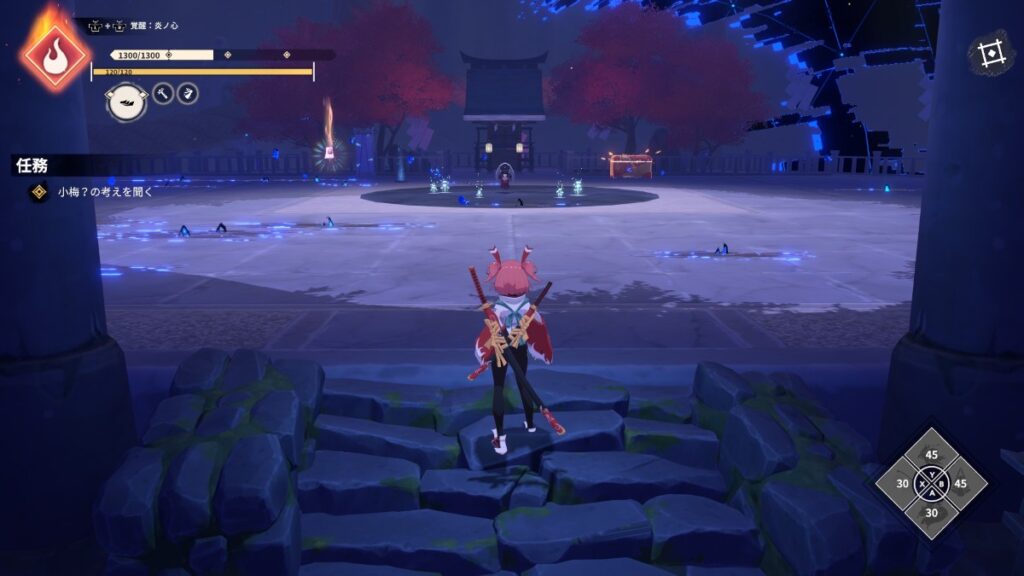Open the square frame map icon
The height and width of the screenshot is (576, 1024).
[991, 54]
